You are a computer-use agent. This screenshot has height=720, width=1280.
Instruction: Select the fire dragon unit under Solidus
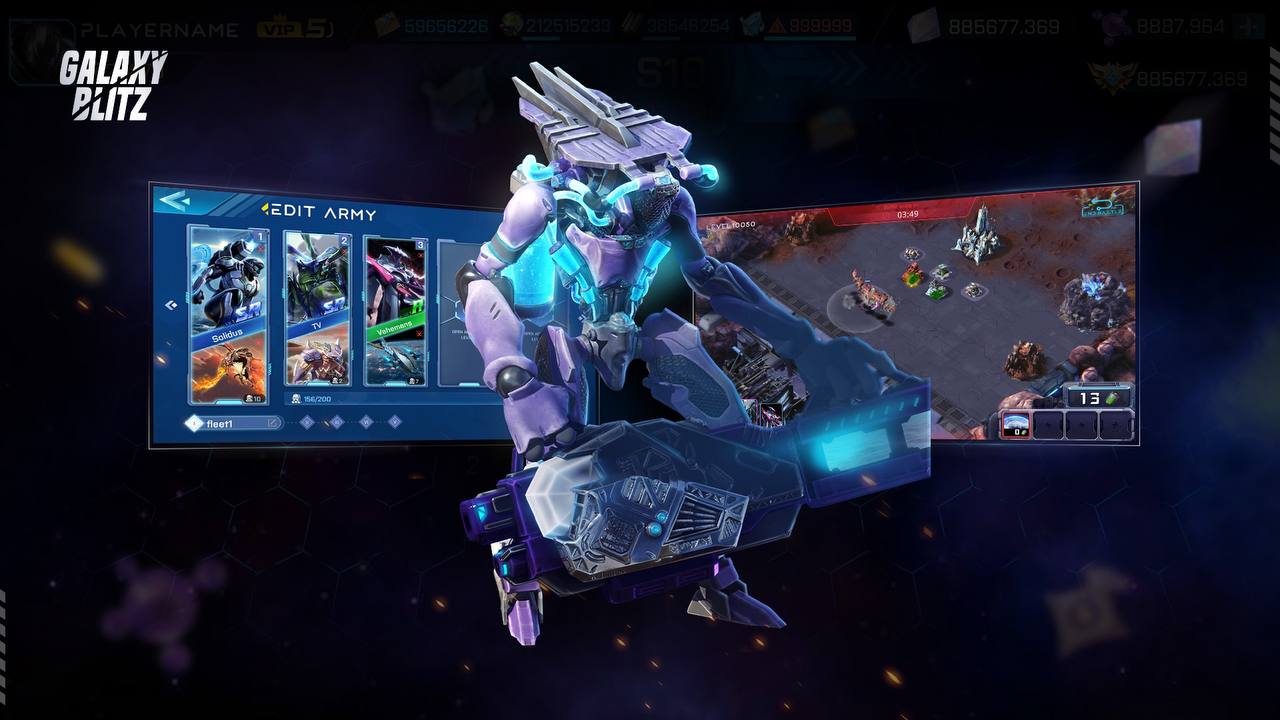tap(228, 368)
